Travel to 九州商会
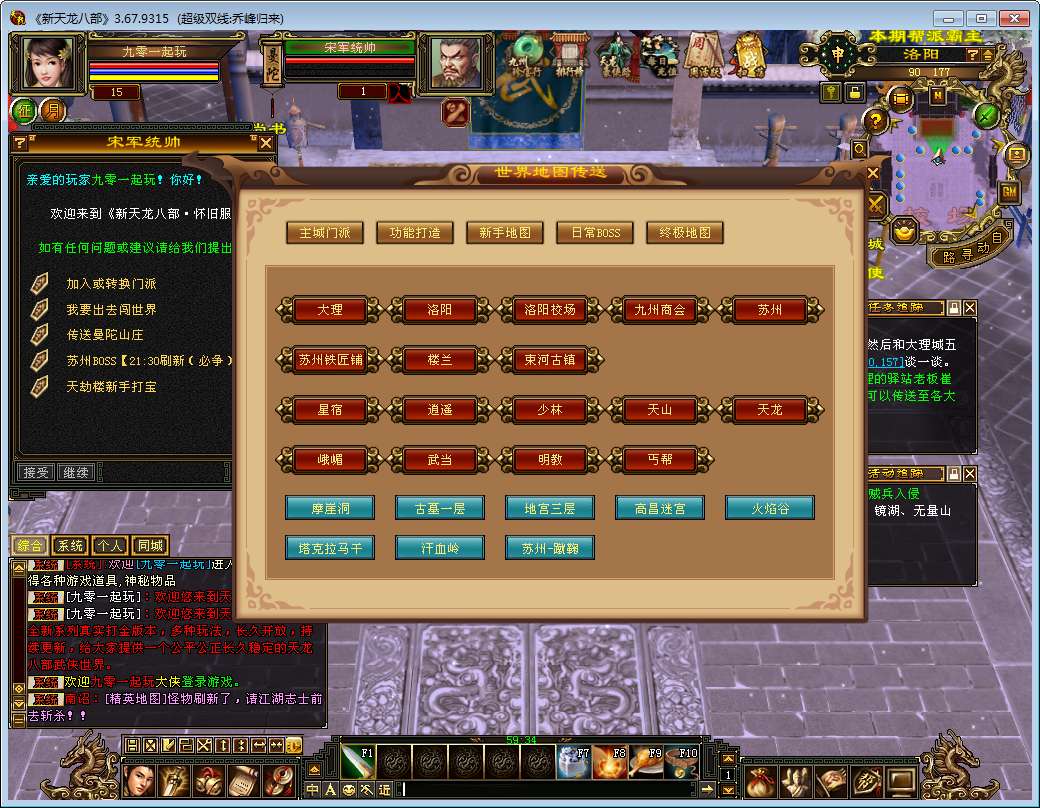1040x808 pixels. point(660,310)
